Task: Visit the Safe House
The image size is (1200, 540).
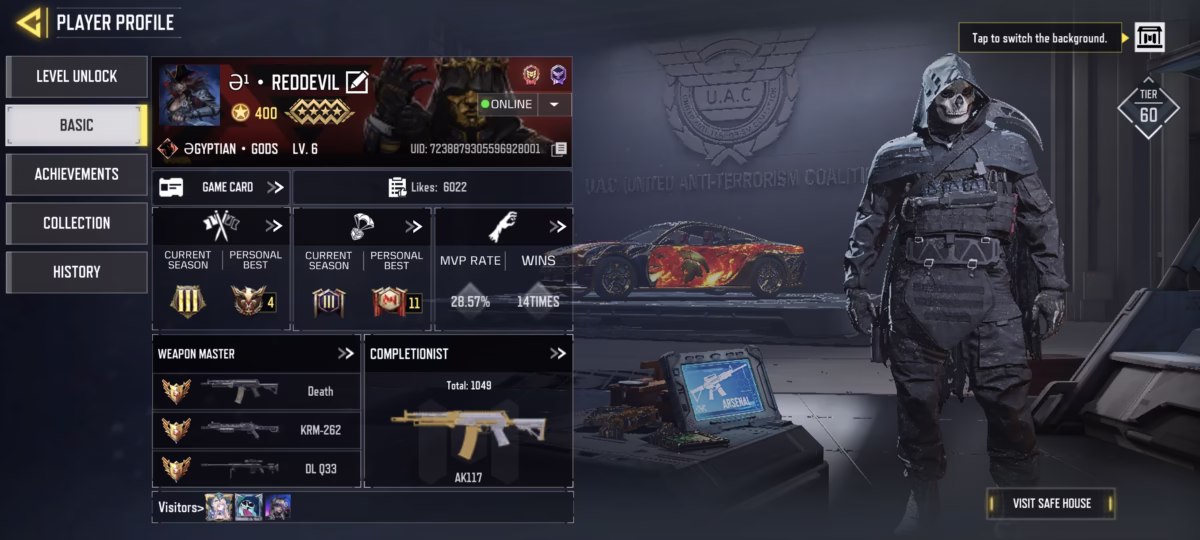Action: pyautogui.click(x=1050, y=503)
